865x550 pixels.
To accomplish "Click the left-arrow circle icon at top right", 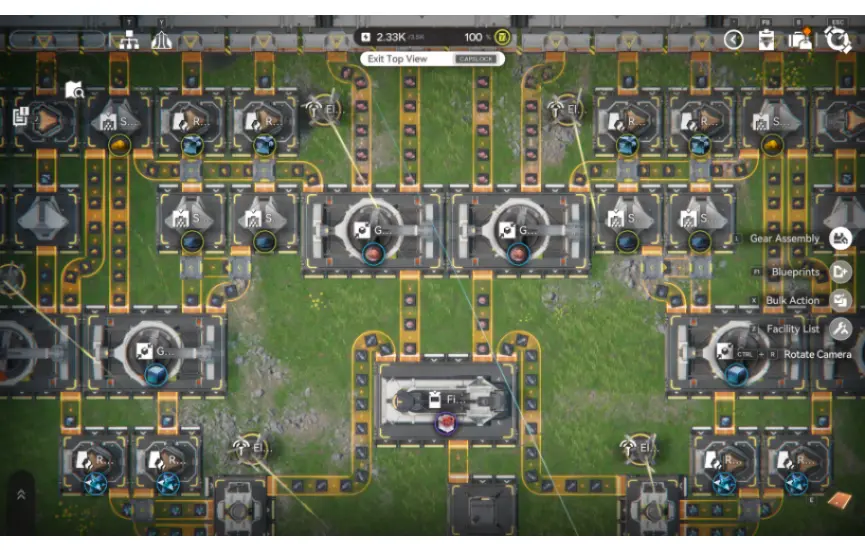I will pos(734,39).
